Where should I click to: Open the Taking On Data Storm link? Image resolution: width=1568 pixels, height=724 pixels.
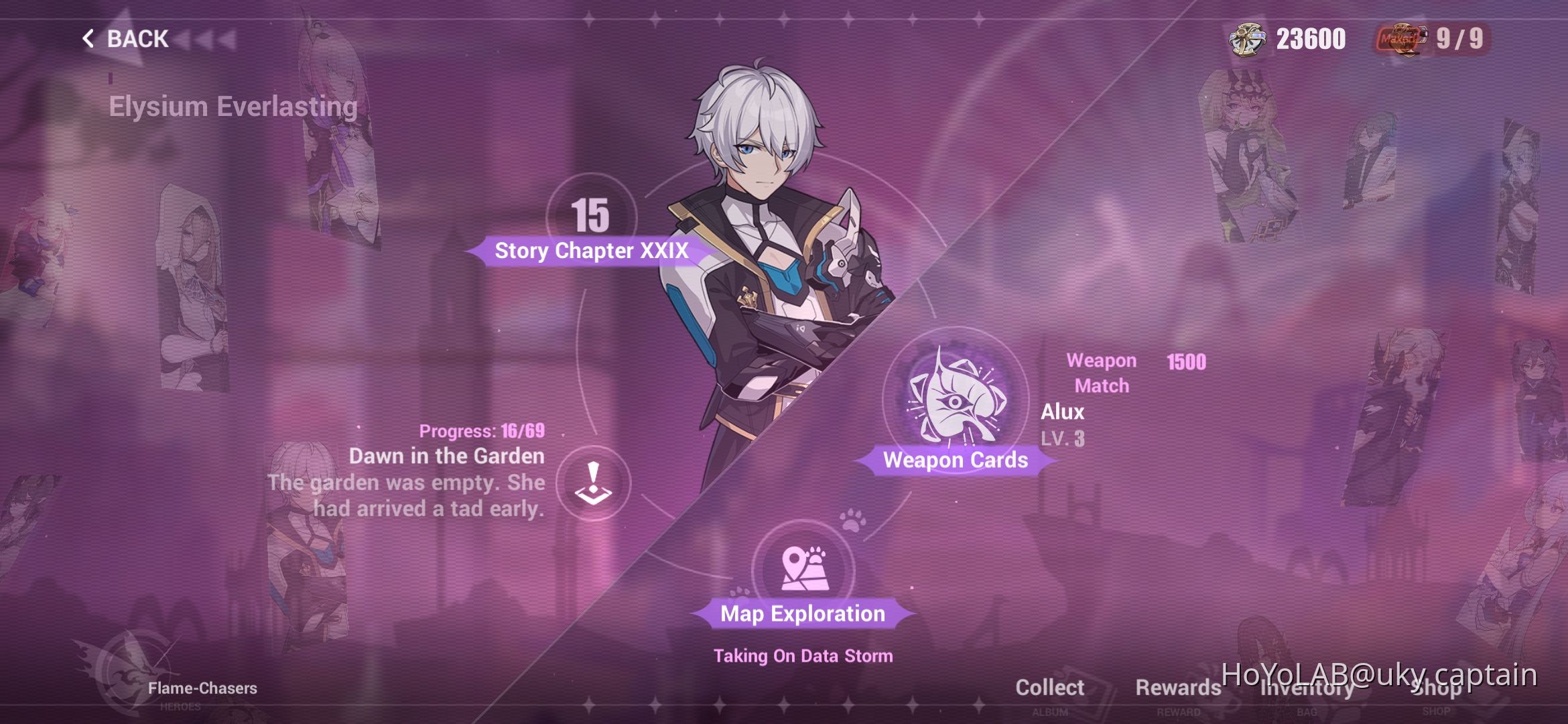[803, 656]
